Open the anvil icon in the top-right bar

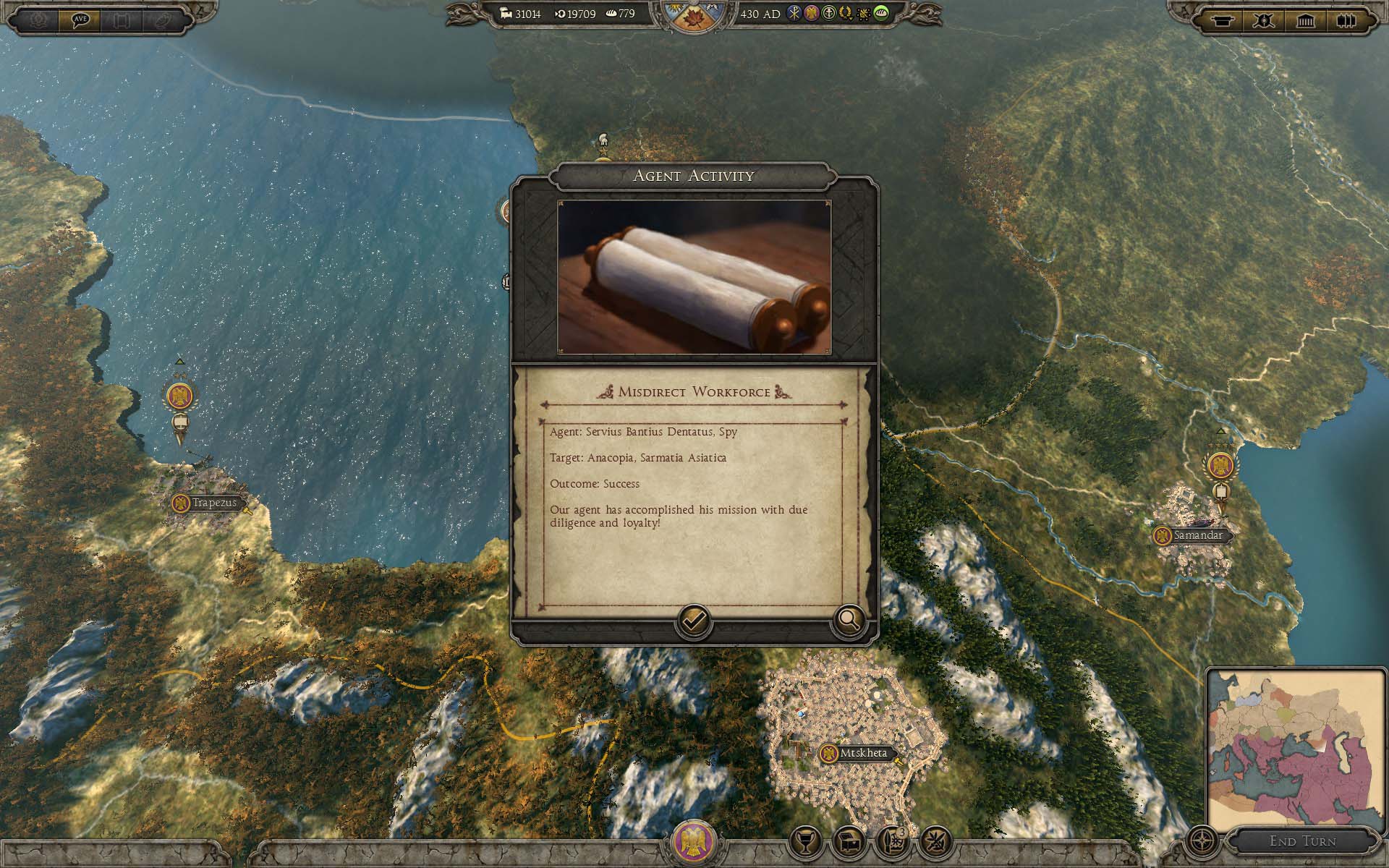[1223, 20]
